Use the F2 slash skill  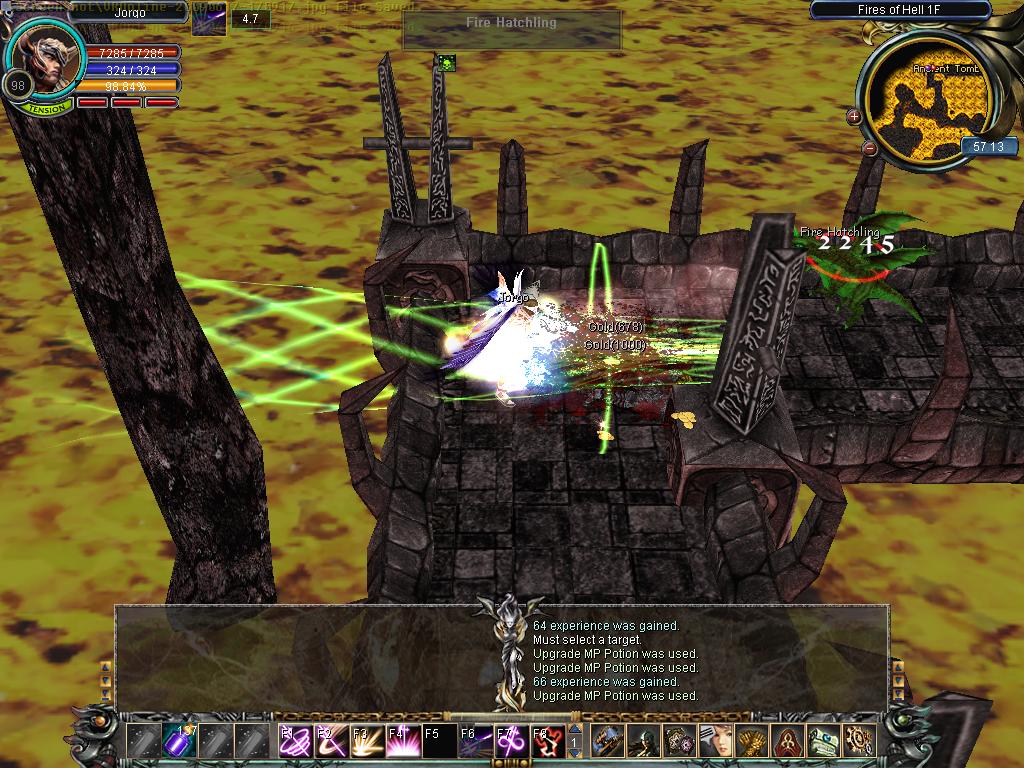click(330, 741)
